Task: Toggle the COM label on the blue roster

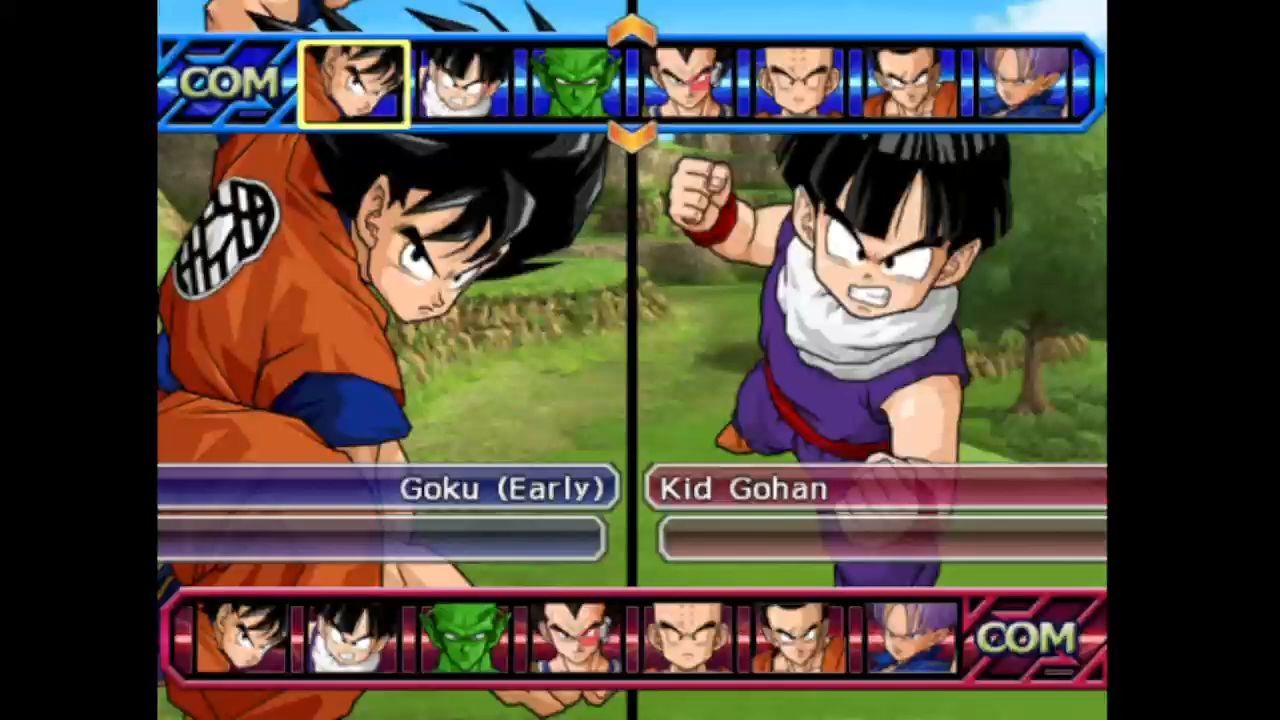Action: point(229,84)
